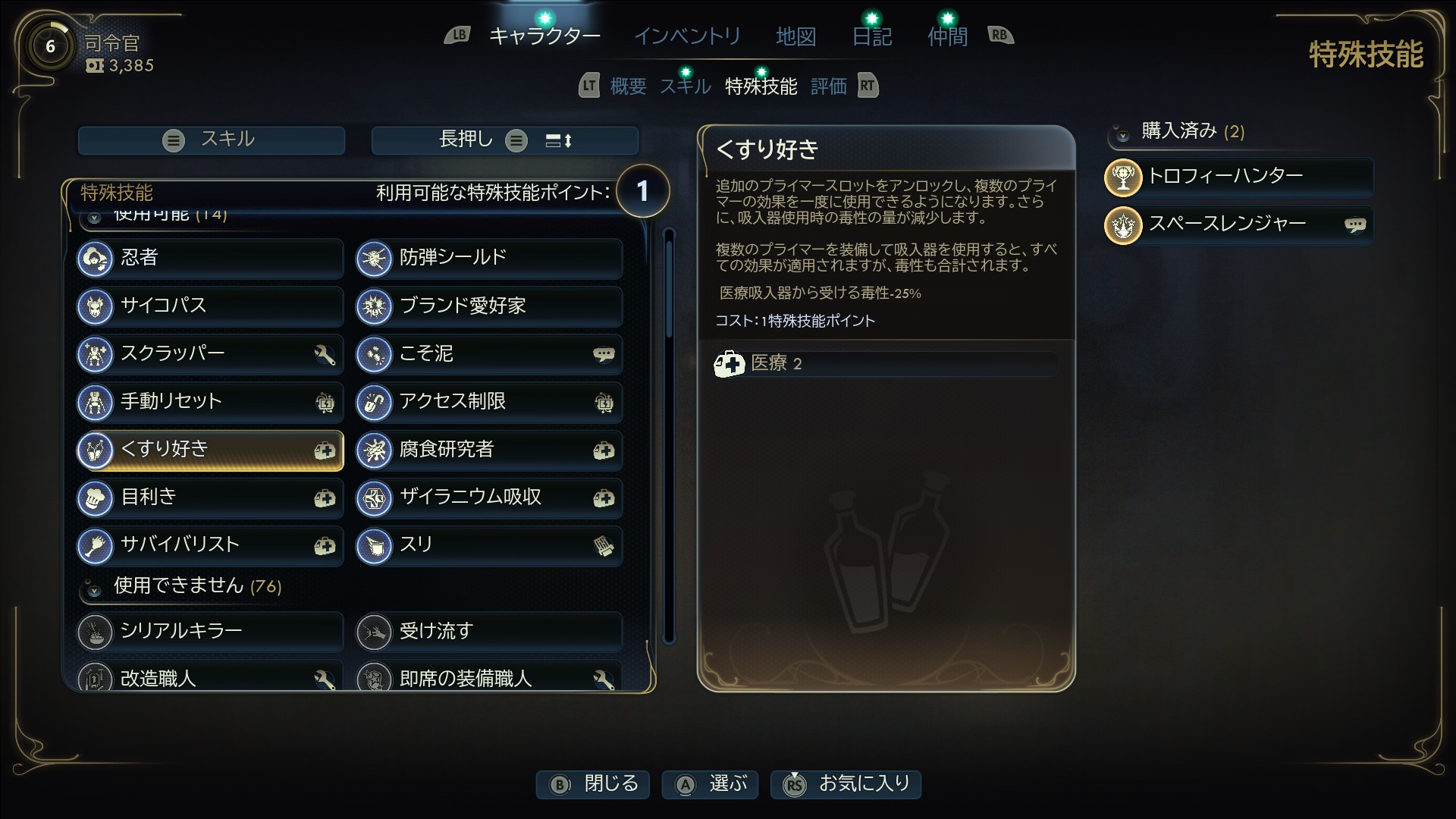1456x819 pixels.
Task: Click the plus icon on ザイラニウム吸収
Action: coord(603,497)
